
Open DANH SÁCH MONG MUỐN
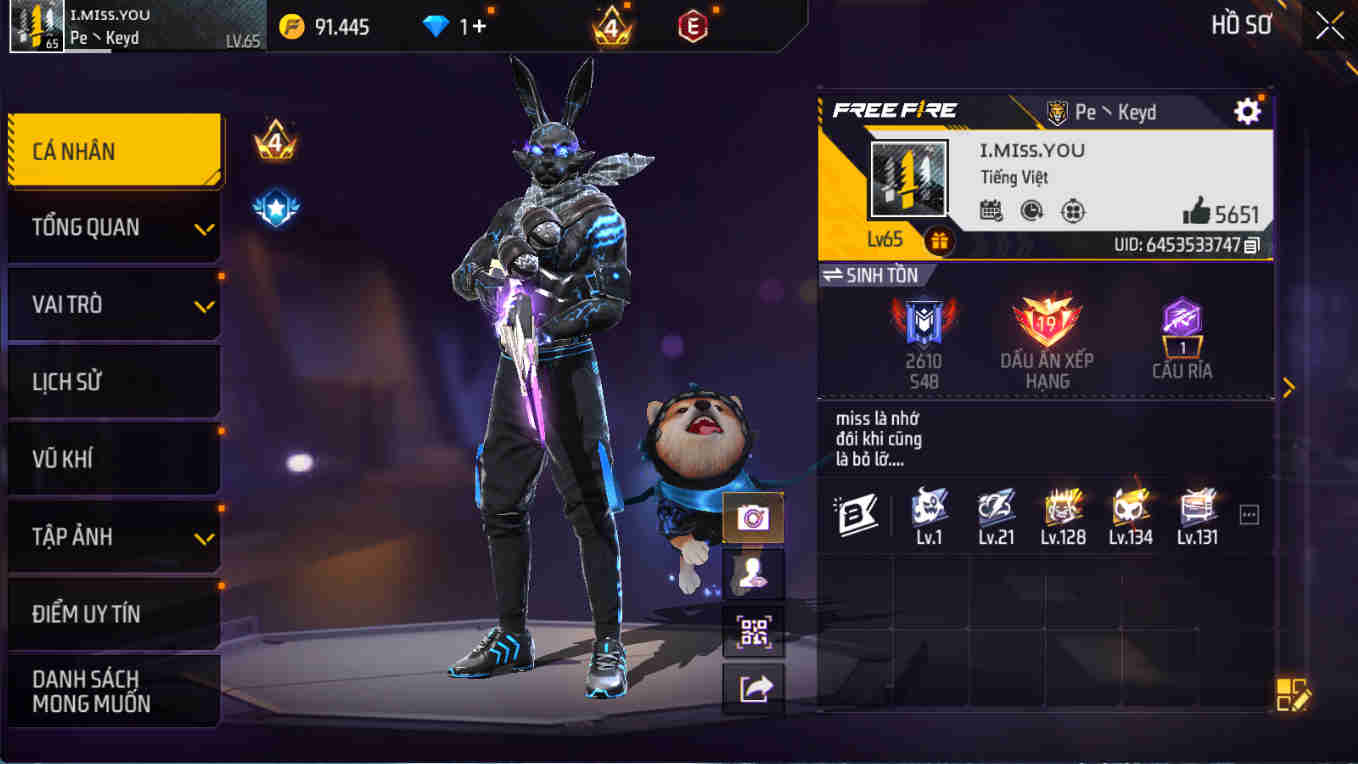click(113, 689)
